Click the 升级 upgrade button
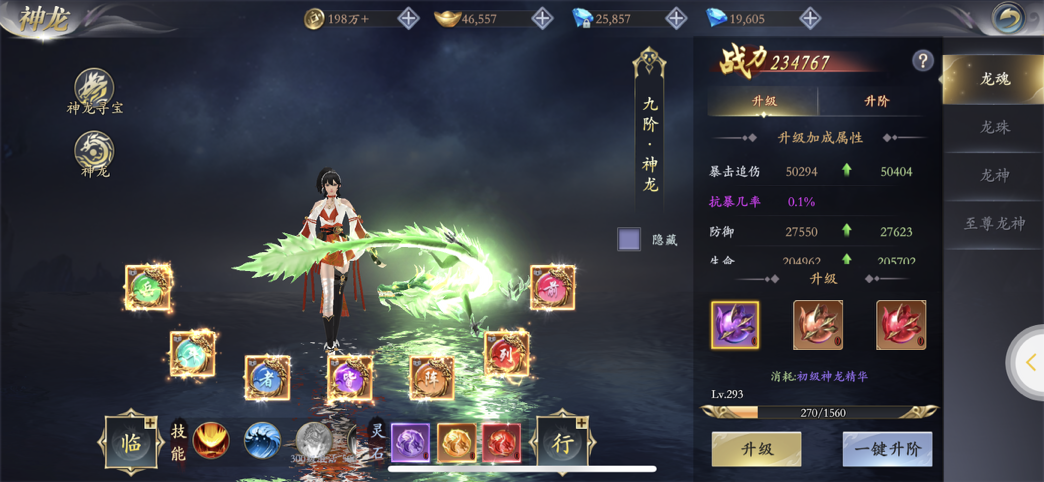Screen dimensions: 1044x482 (756, 449)
